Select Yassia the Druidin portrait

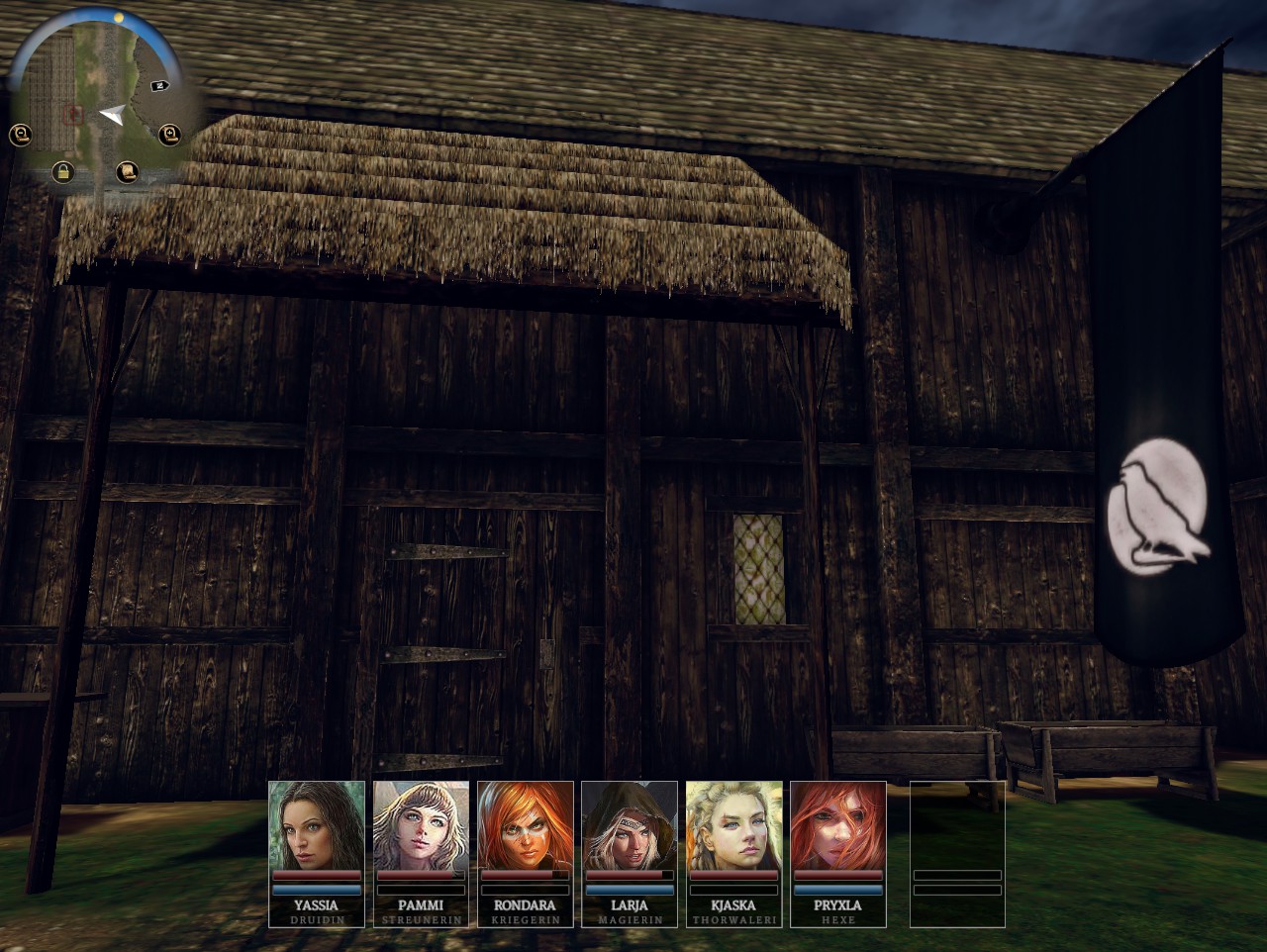coord(317,825)
